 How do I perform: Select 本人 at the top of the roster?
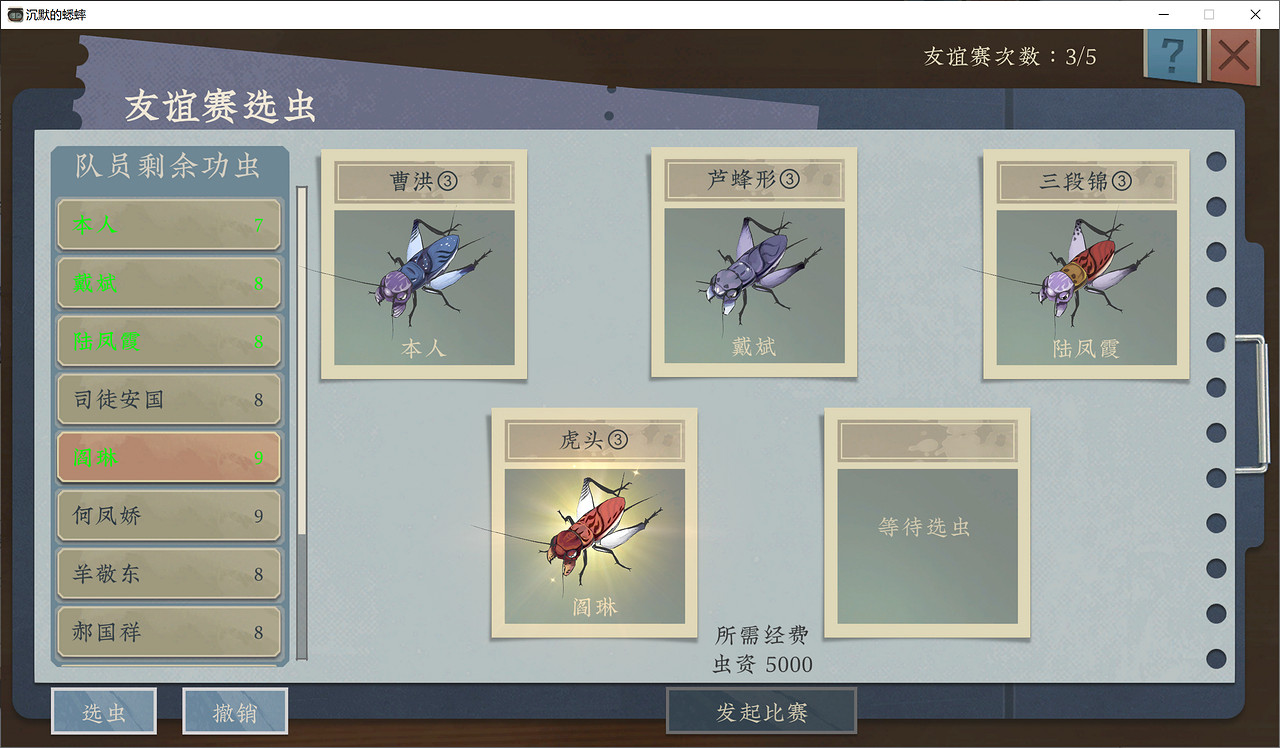(168, 225)
